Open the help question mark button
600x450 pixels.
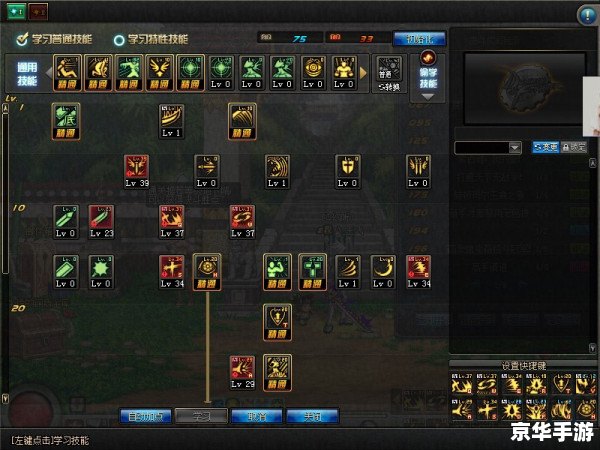[587, 14]
